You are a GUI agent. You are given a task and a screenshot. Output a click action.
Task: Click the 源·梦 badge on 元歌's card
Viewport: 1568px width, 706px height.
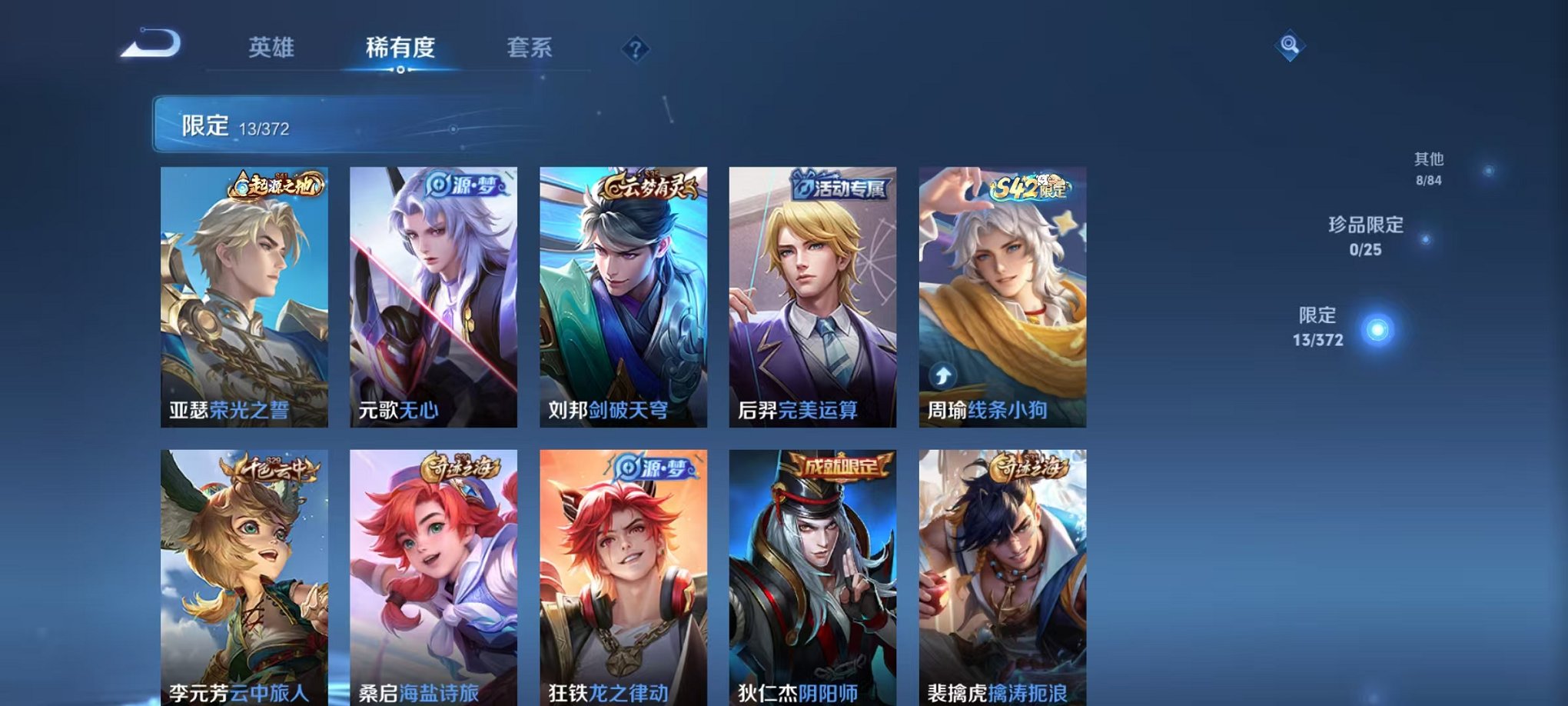click(464, 185)
